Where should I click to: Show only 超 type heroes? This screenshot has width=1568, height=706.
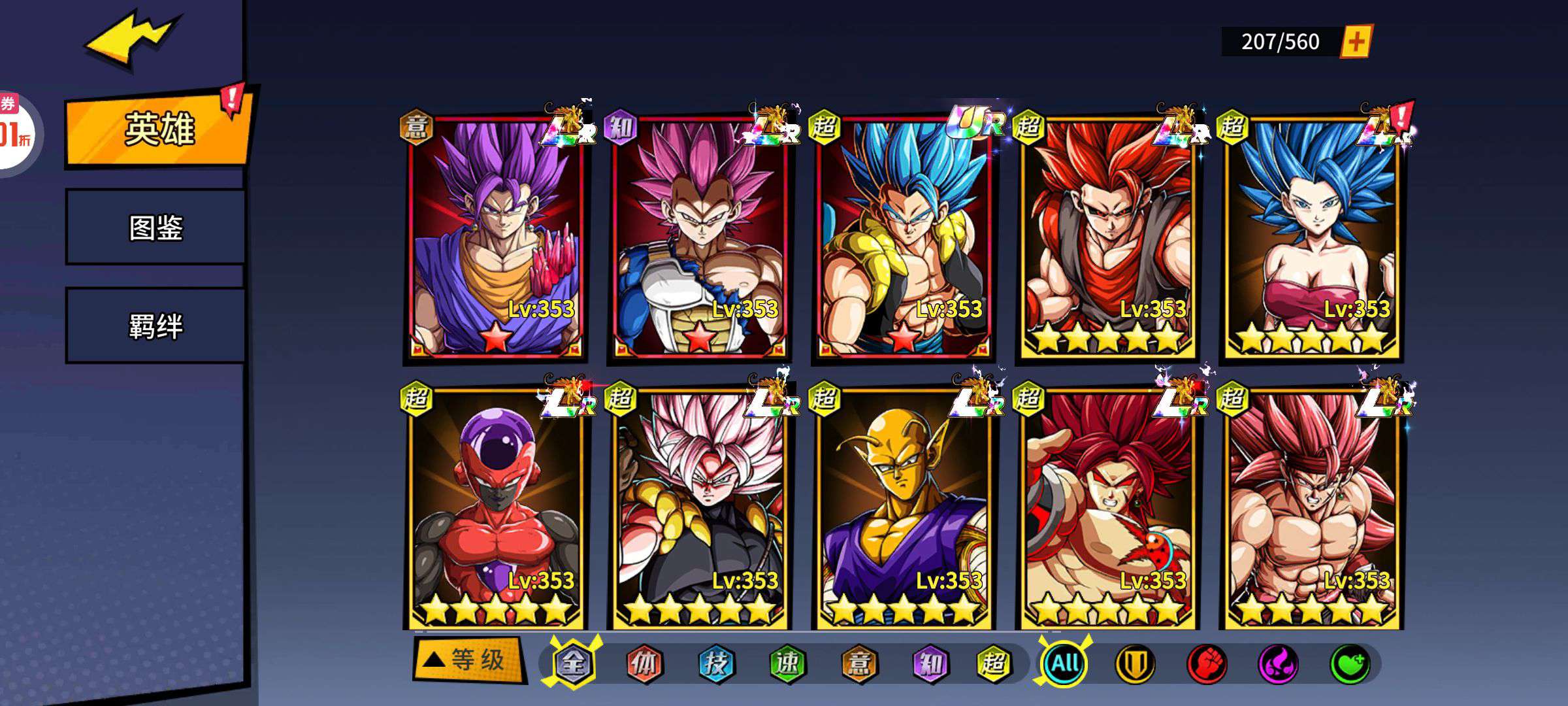click(993, 664)
